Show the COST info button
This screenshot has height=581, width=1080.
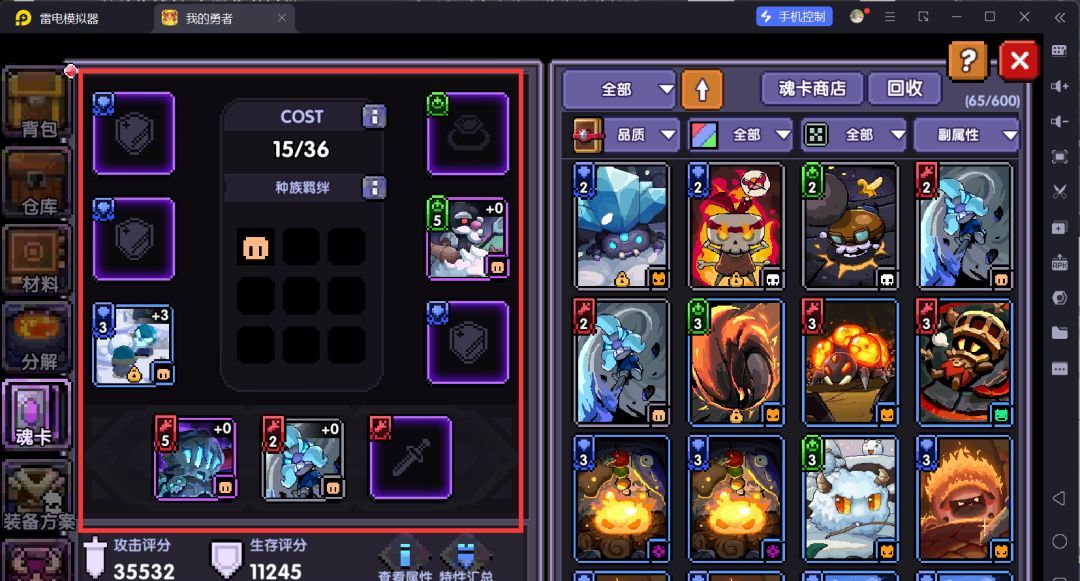coord(374,117)
